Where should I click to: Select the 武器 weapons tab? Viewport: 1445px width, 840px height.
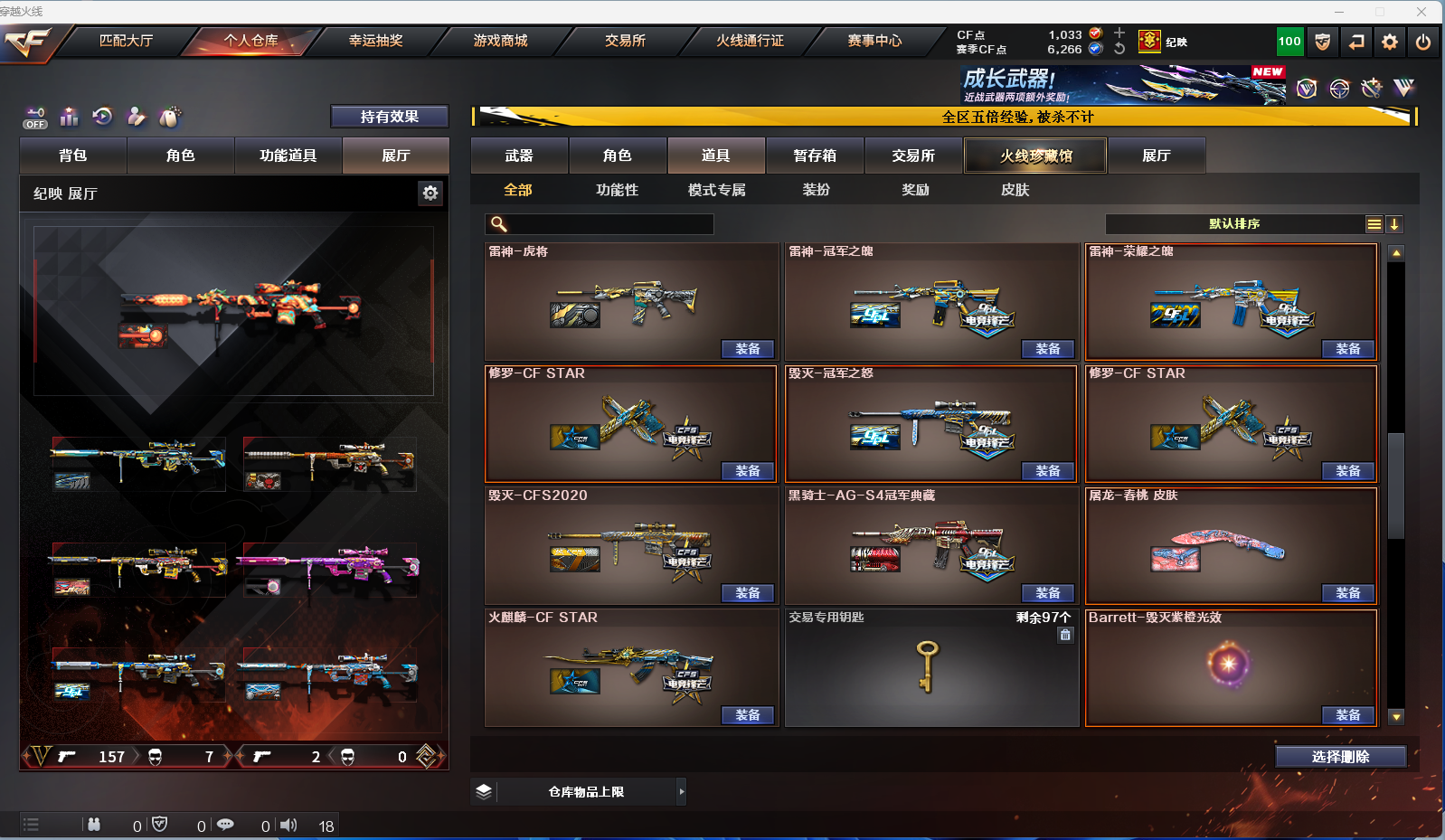click(519, 156)
